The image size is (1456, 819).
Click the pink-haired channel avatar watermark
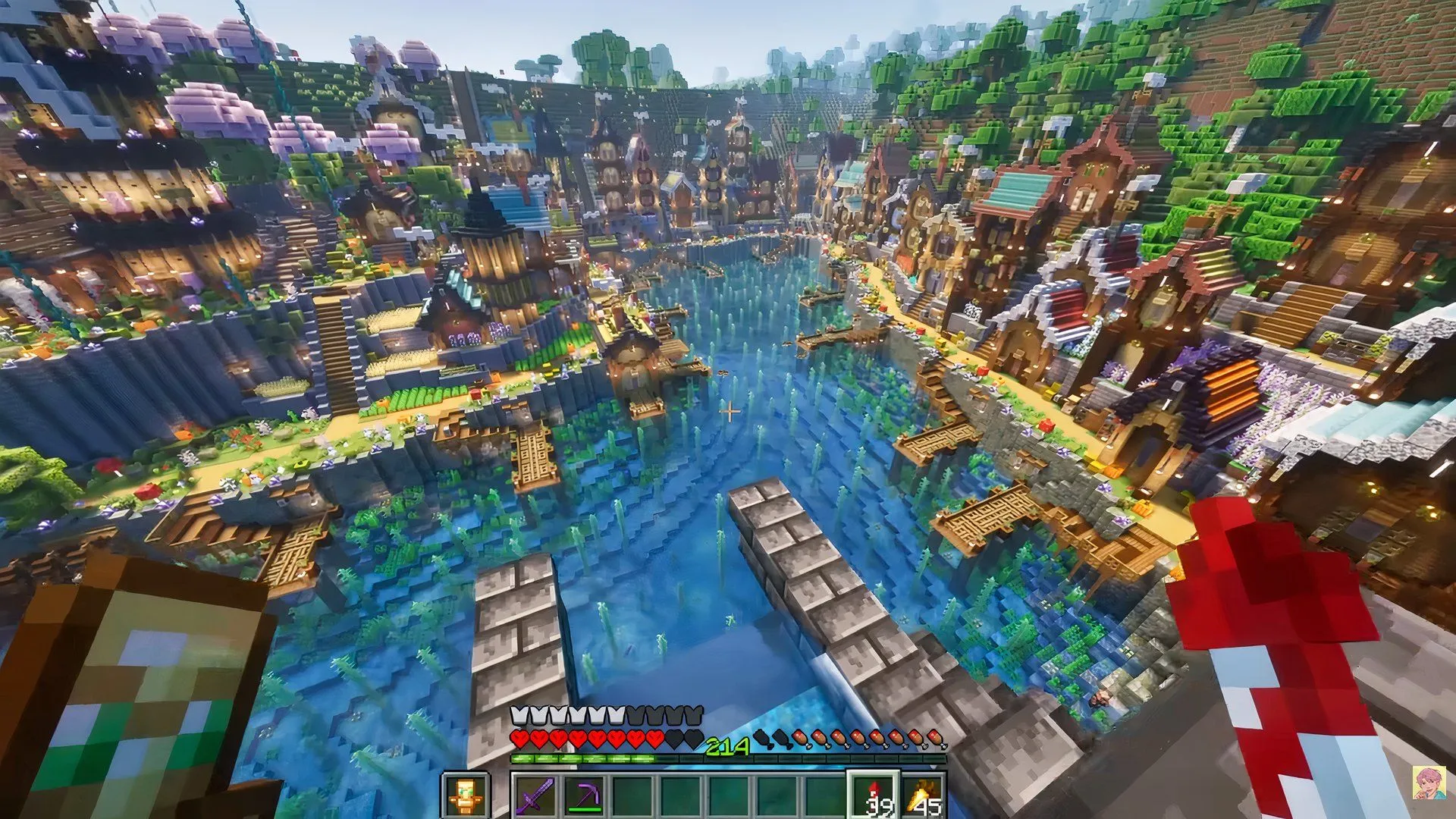point(1428,783)
